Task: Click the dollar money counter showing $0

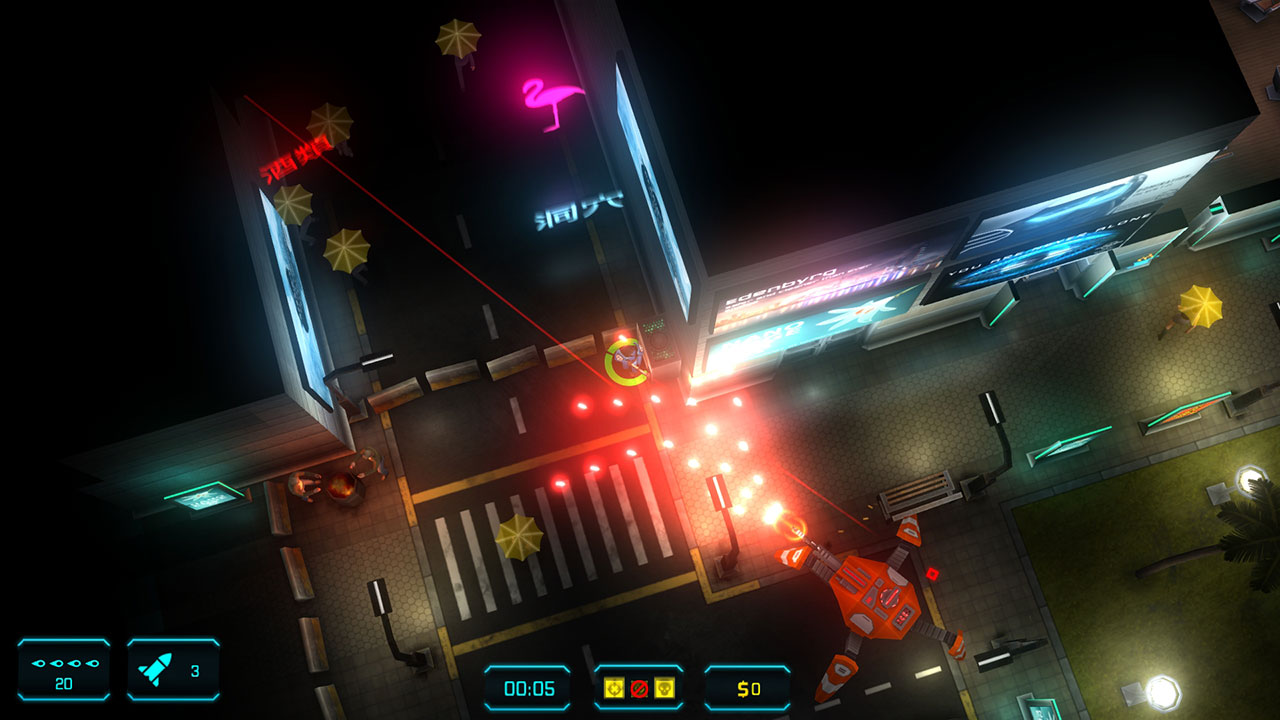Action: (x=748, y=688)
